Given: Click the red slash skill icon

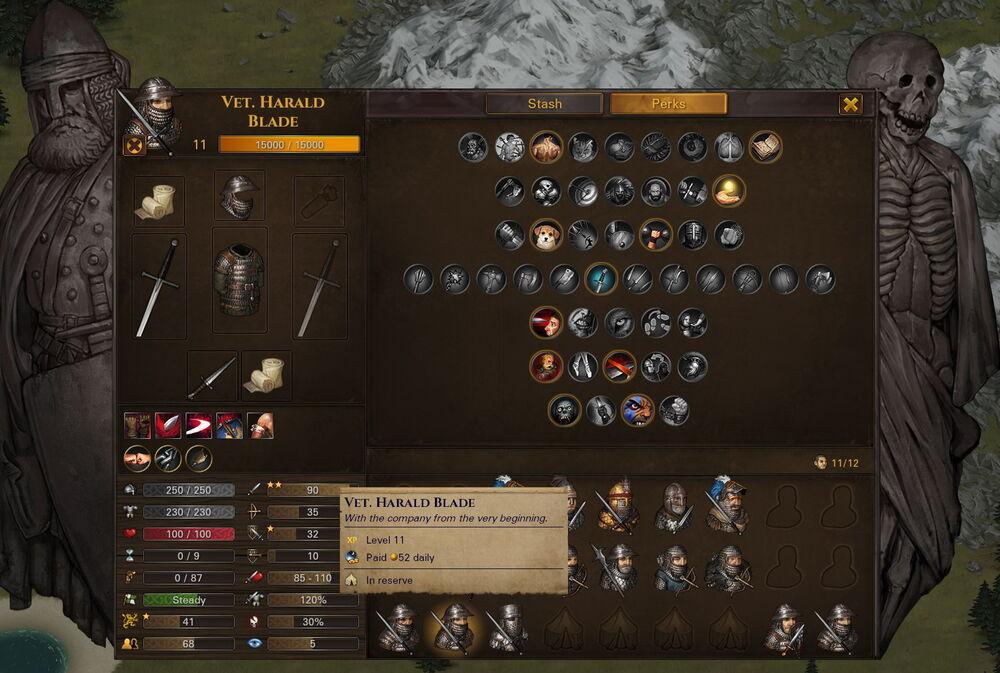Looking at the screenshot, I should 199,426.
